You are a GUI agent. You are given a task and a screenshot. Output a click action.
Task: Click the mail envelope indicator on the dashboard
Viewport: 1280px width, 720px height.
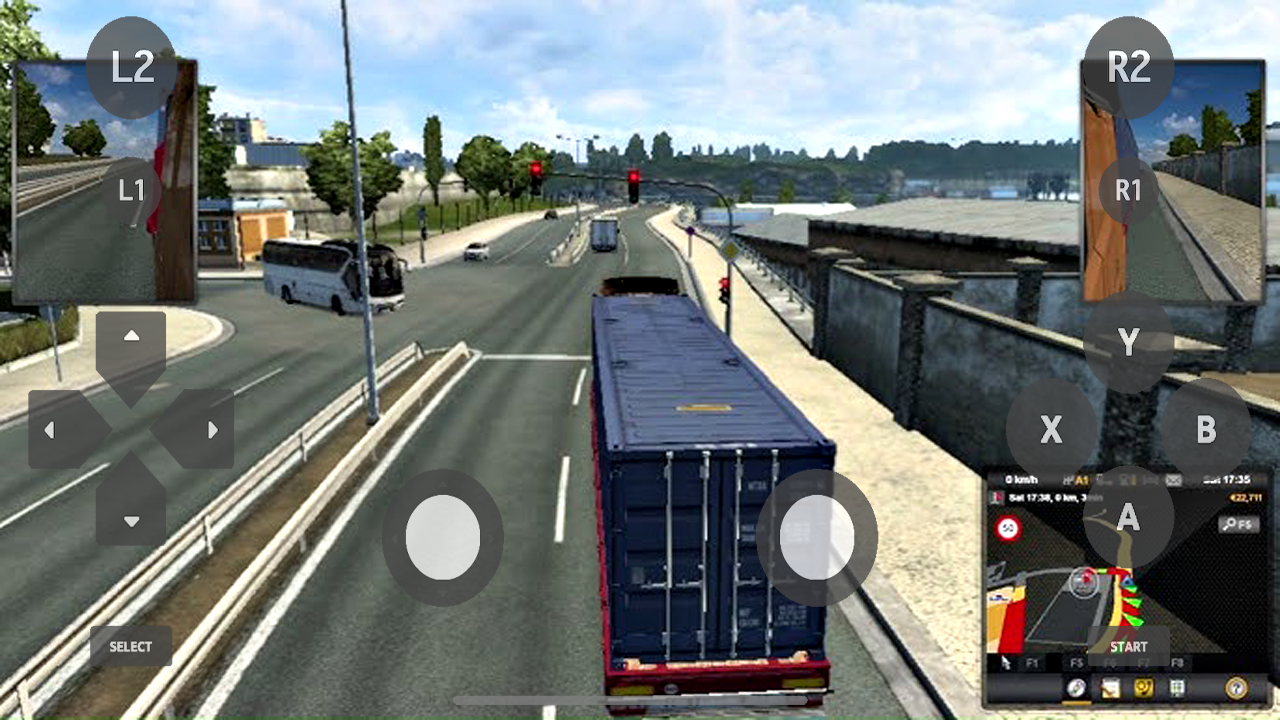click(x=1172, y=480)
